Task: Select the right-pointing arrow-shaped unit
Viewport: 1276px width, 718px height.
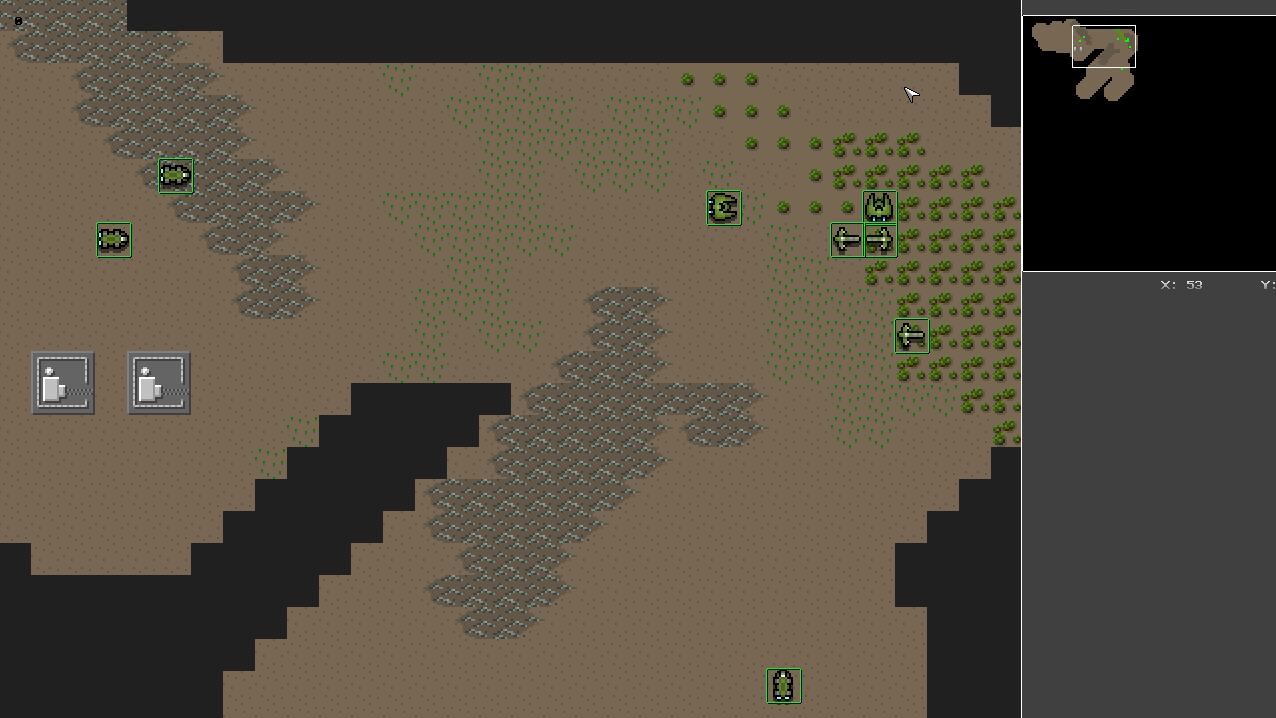Action: (880, 240)
